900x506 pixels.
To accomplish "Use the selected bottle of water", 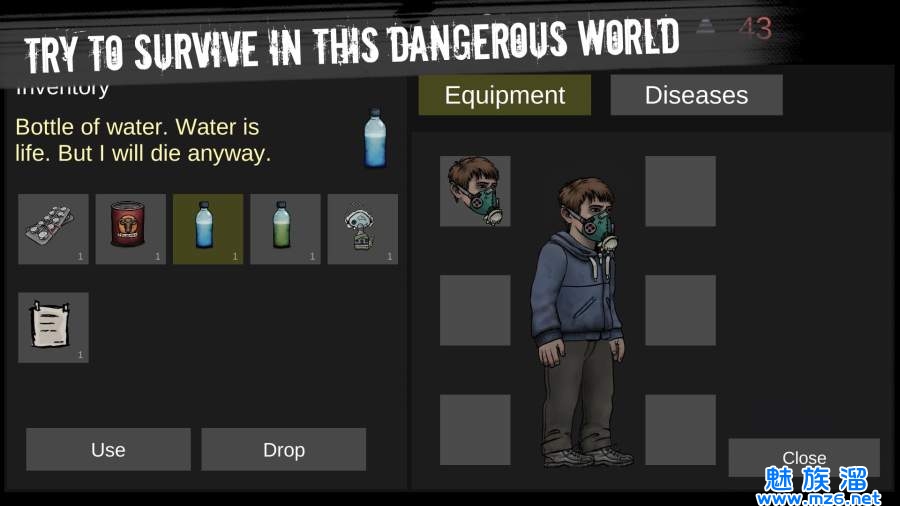I will click(108, 449).
